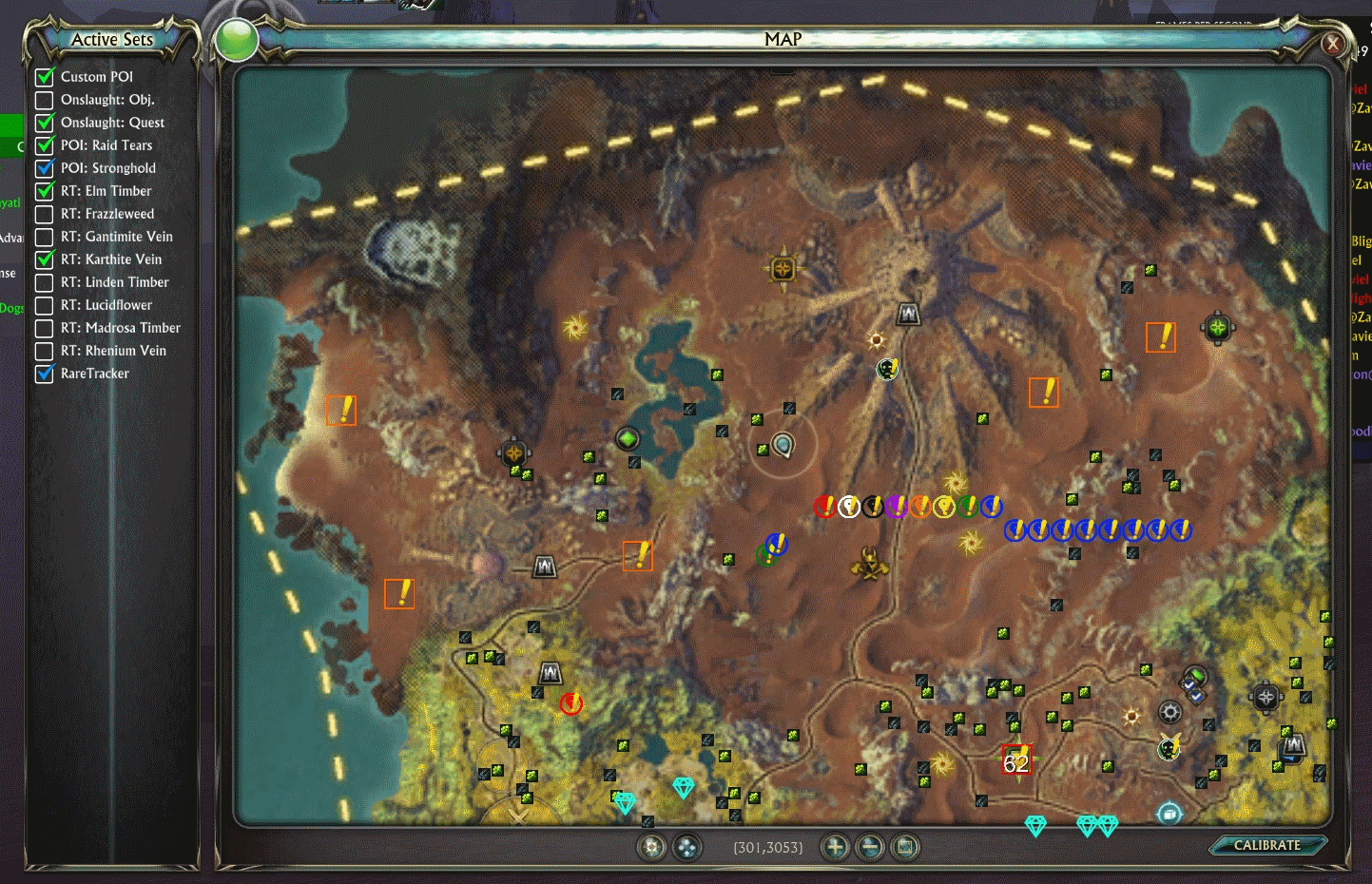Select the Active Sets panel header
Screen dimensions: 1372x884
112,39
